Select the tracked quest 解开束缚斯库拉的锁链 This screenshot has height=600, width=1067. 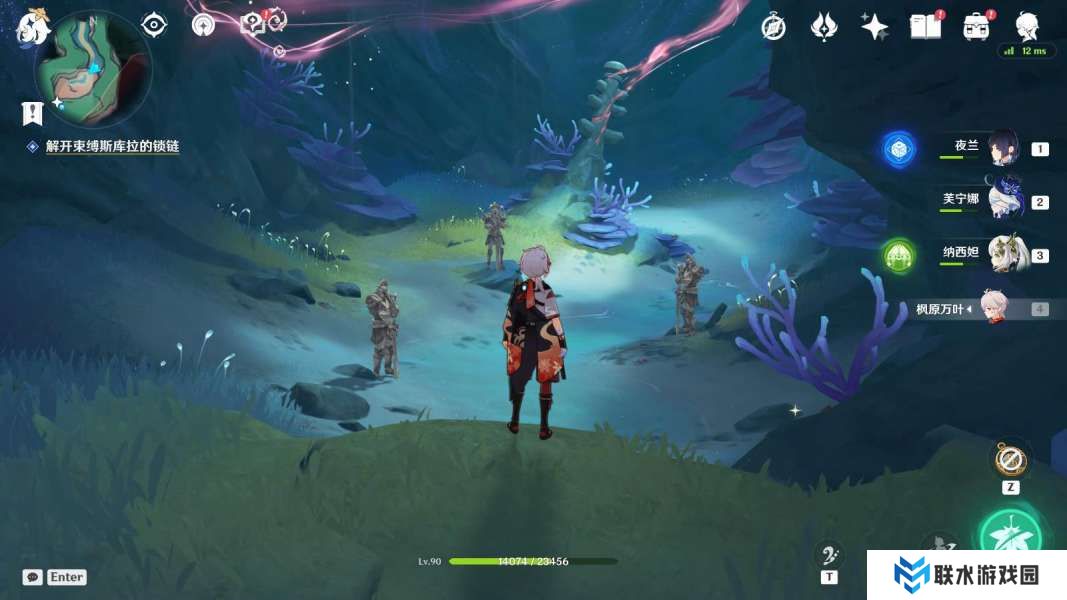click(x=112, y=146)
